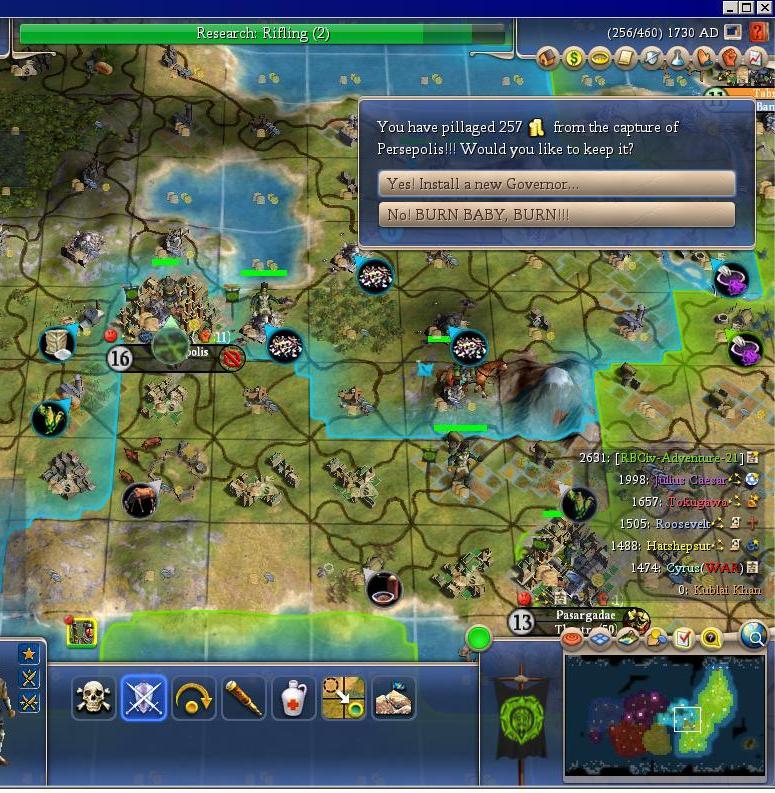Click the green end turn button
775x793 pixels.
coord(479,637)
